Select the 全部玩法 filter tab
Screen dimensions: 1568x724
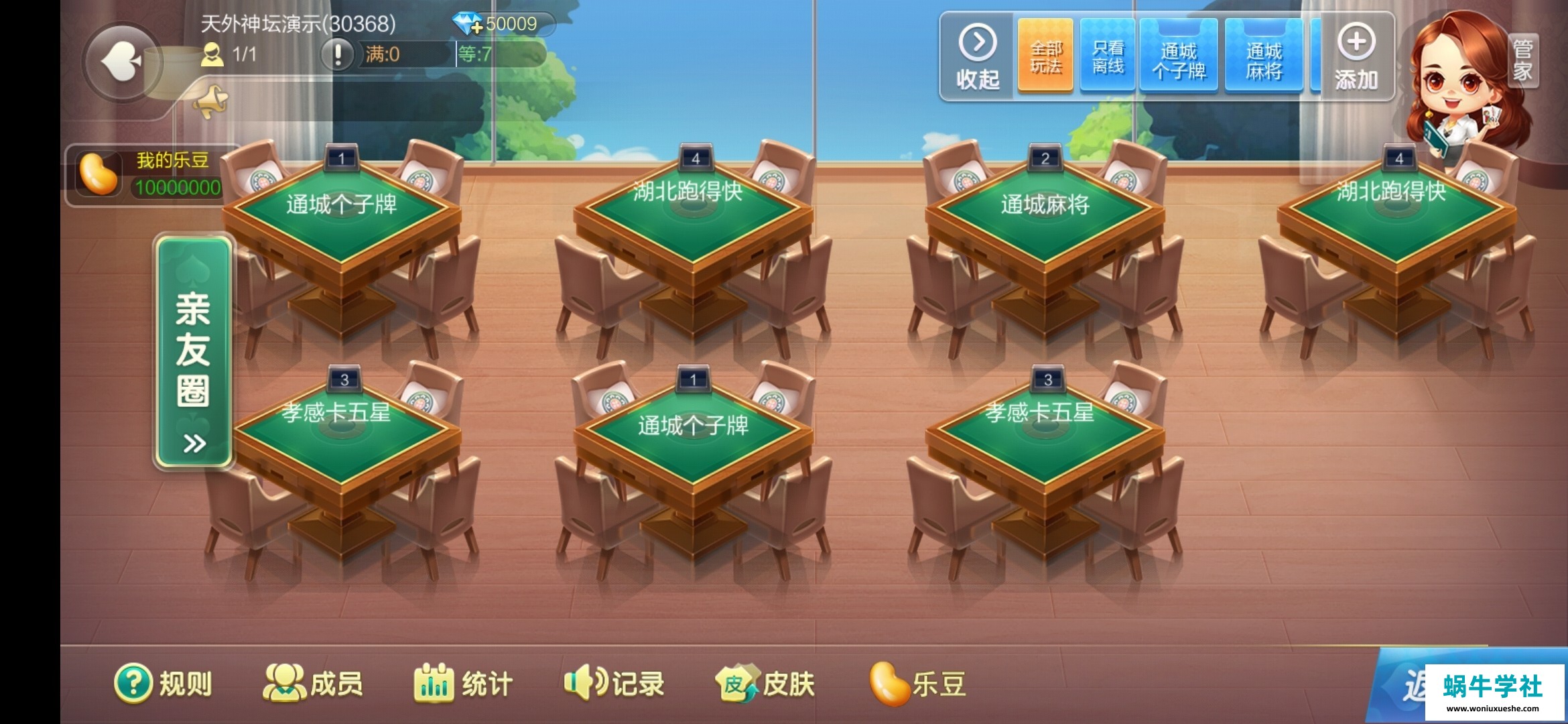[1045, 56]
